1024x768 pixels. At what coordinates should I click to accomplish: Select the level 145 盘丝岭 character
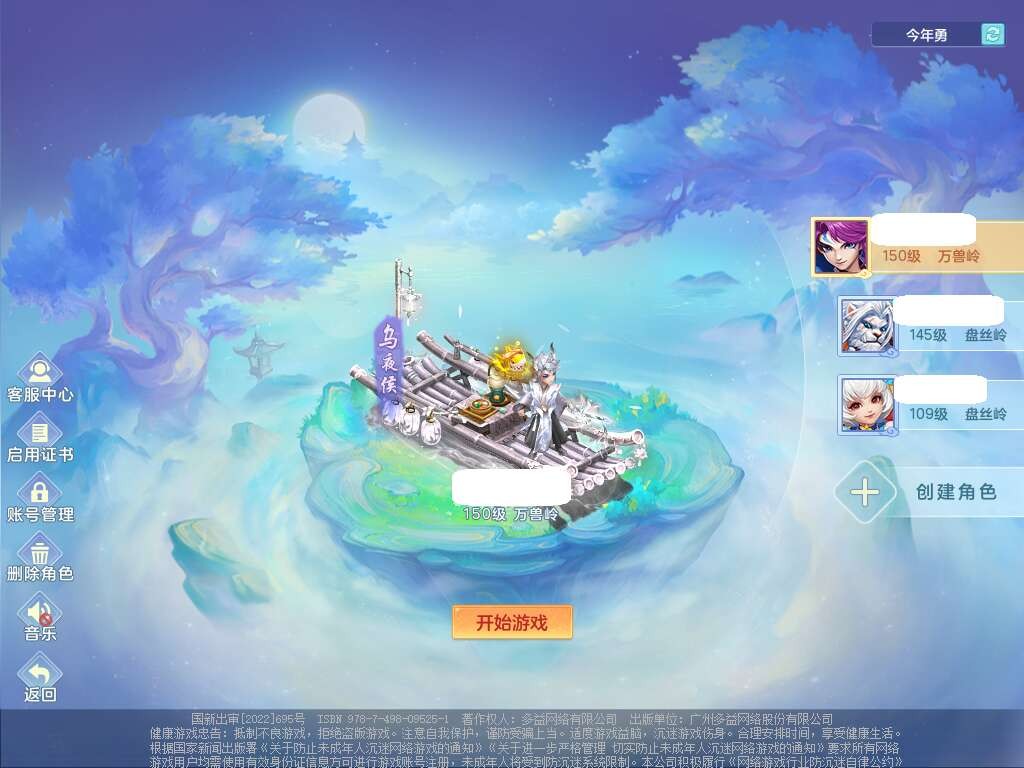pyautogui.click(x=930, y=325)
